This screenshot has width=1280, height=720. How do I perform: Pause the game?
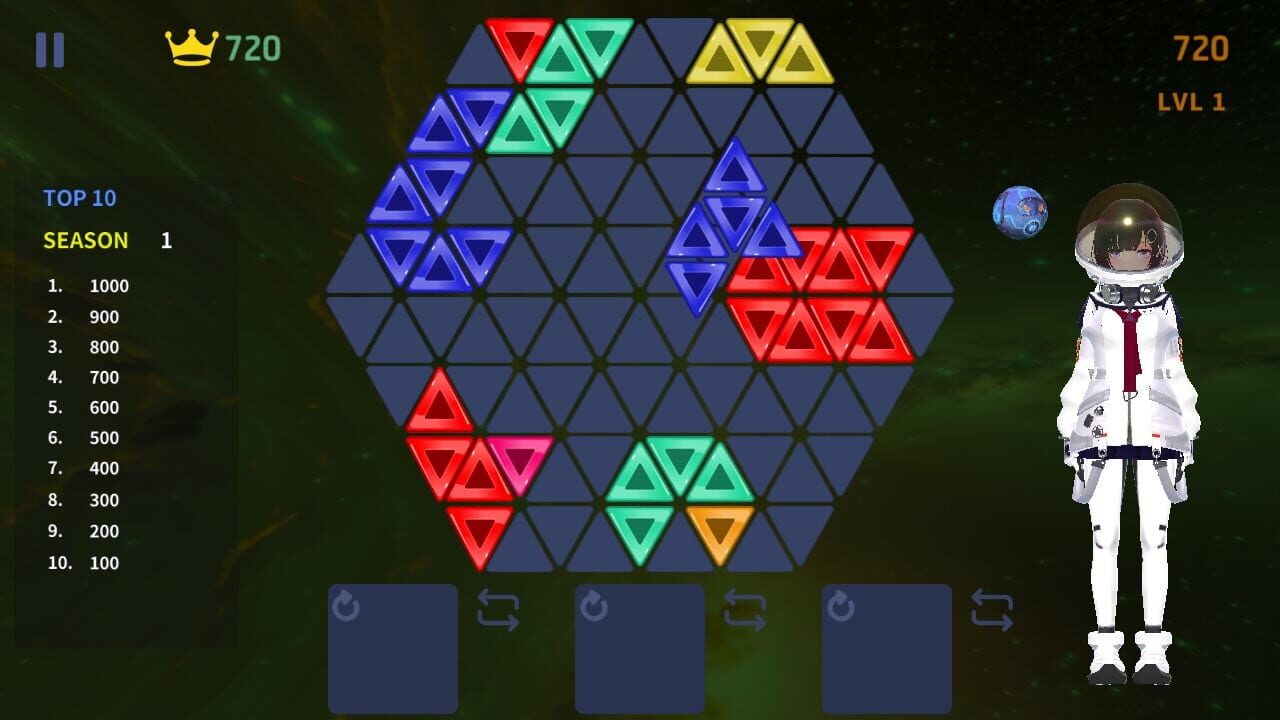tap(51, 46)
